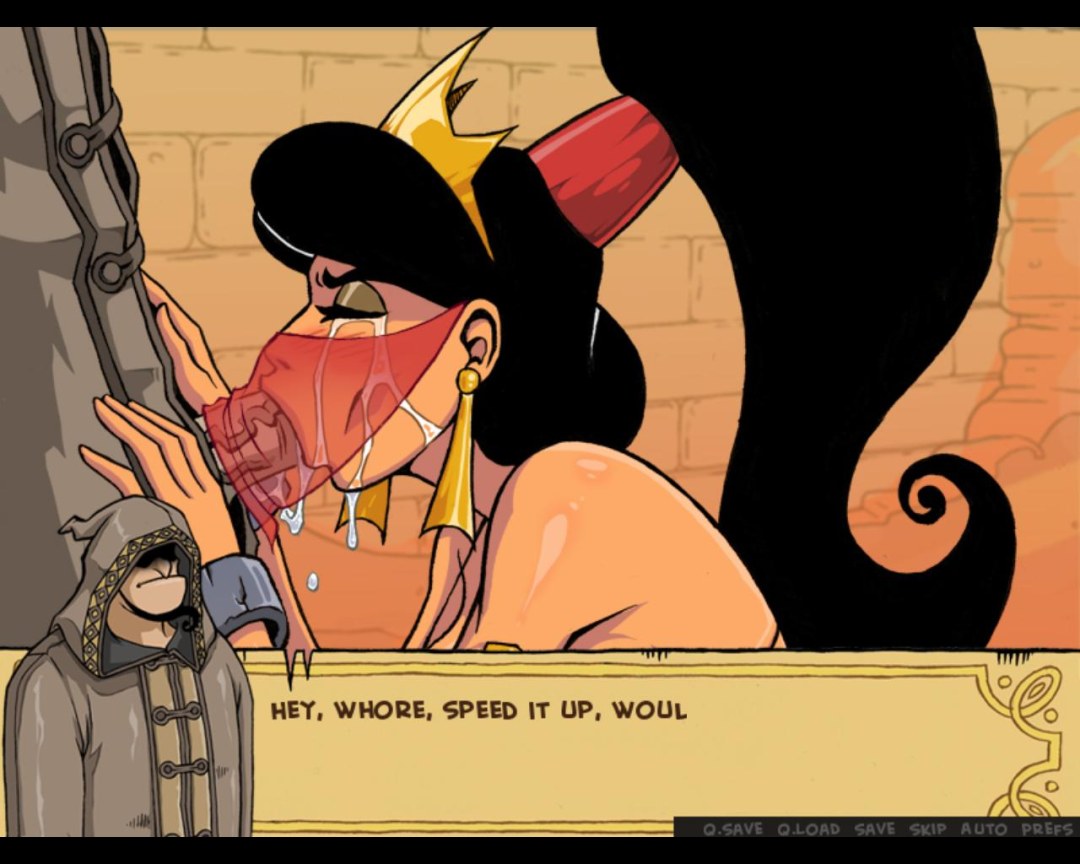Toggle AUTO dialogue advance

pos(984,829)
